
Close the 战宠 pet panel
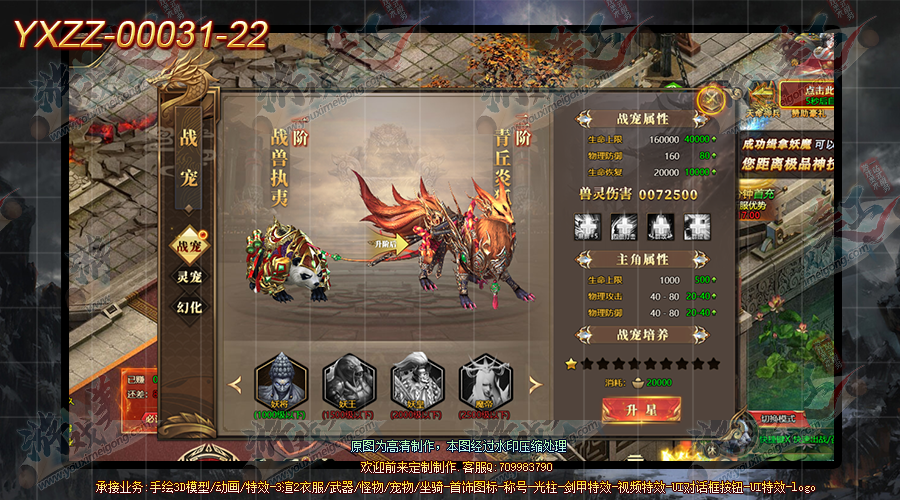point(710,99)
